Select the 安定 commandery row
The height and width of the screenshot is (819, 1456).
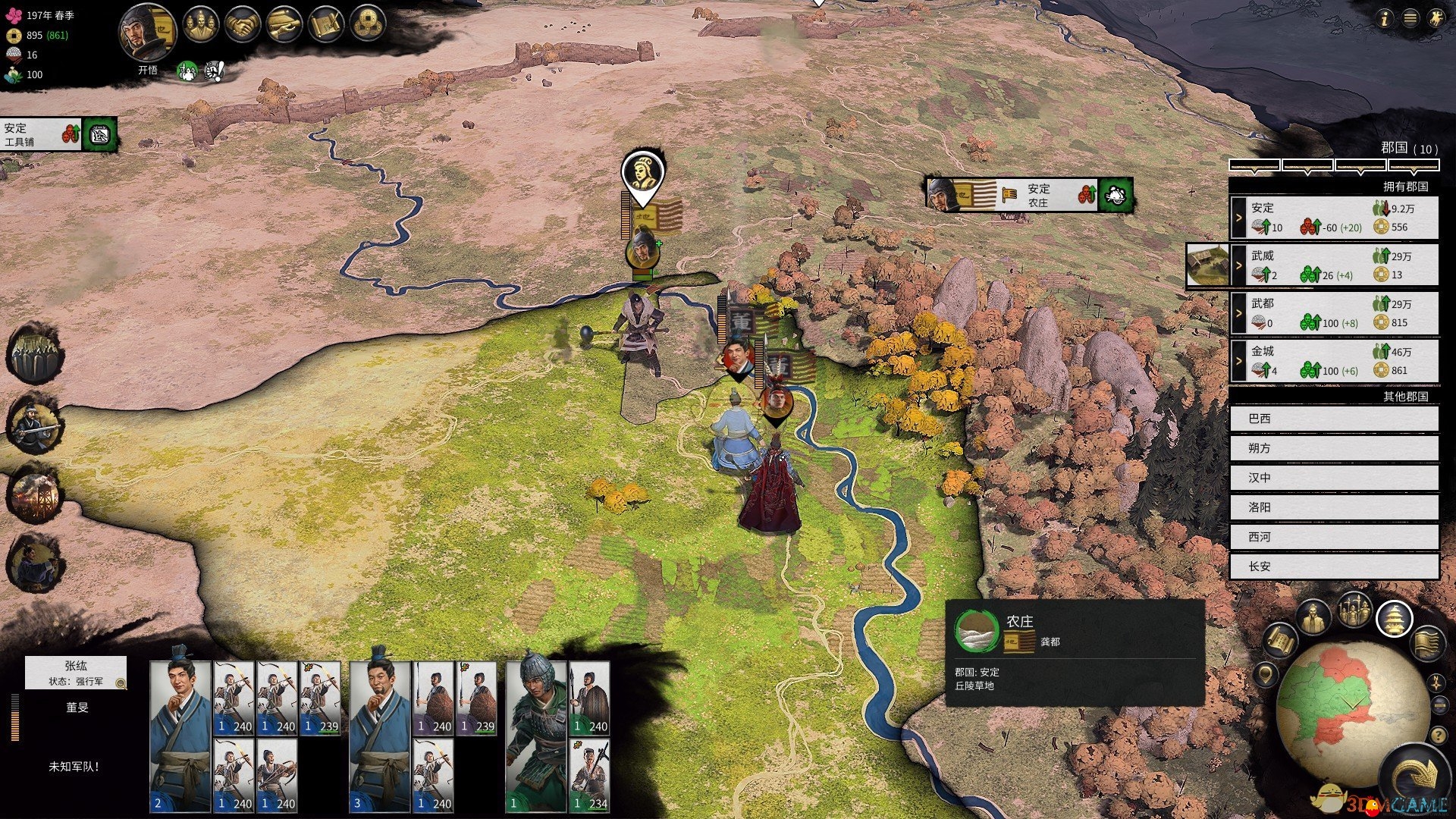1333,218
